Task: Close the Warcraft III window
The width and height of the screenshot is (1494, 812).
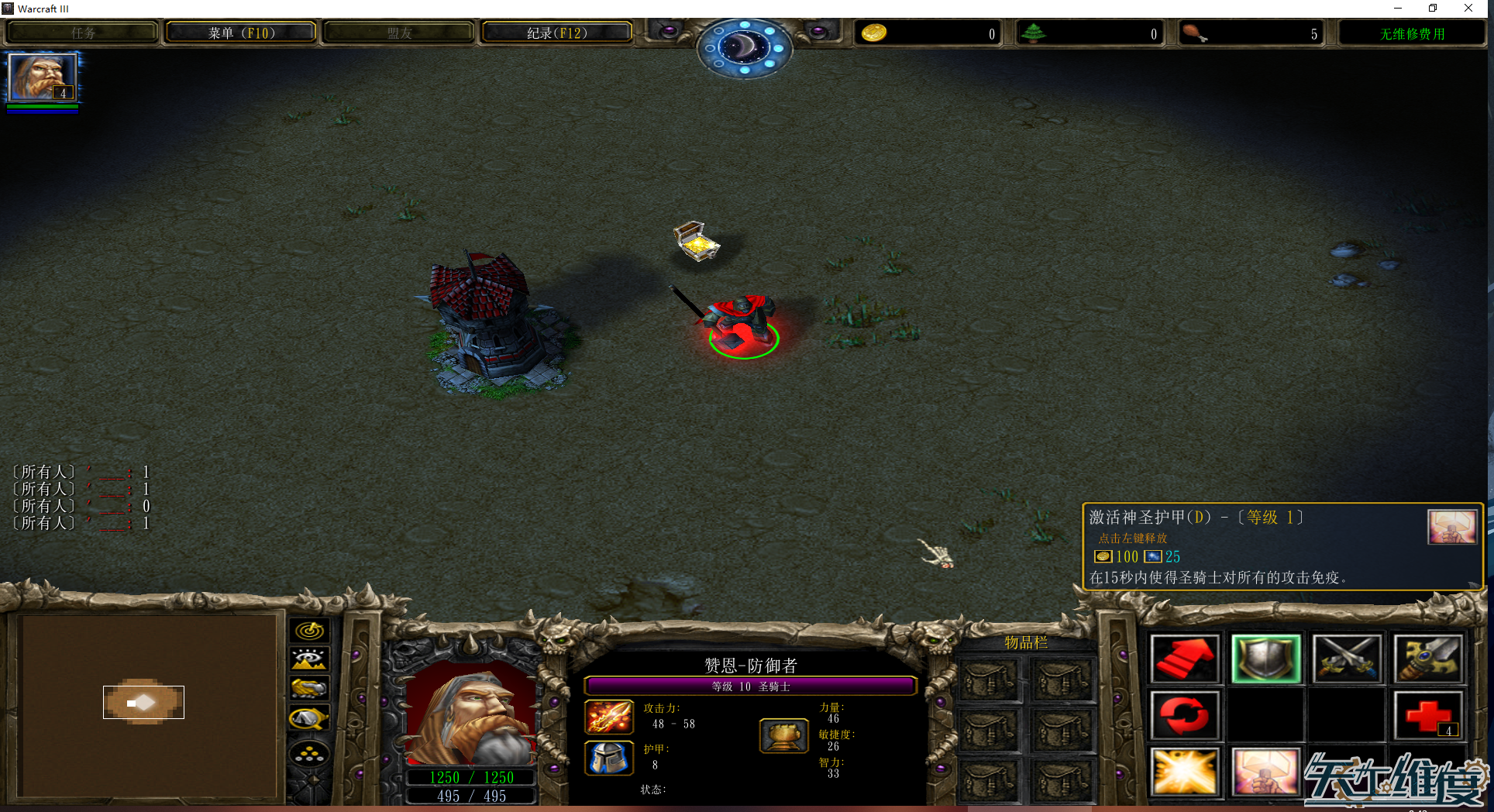Action: click(x=1468, y=9)
